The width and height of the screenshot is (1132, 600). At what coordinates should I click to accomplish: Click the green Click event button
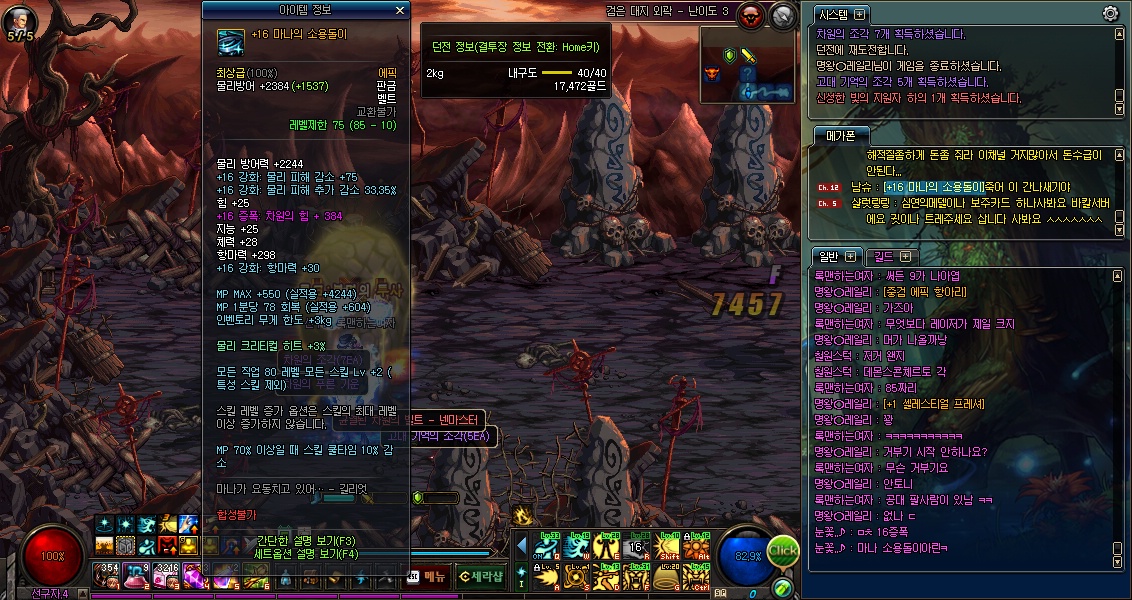pos(783,550)
